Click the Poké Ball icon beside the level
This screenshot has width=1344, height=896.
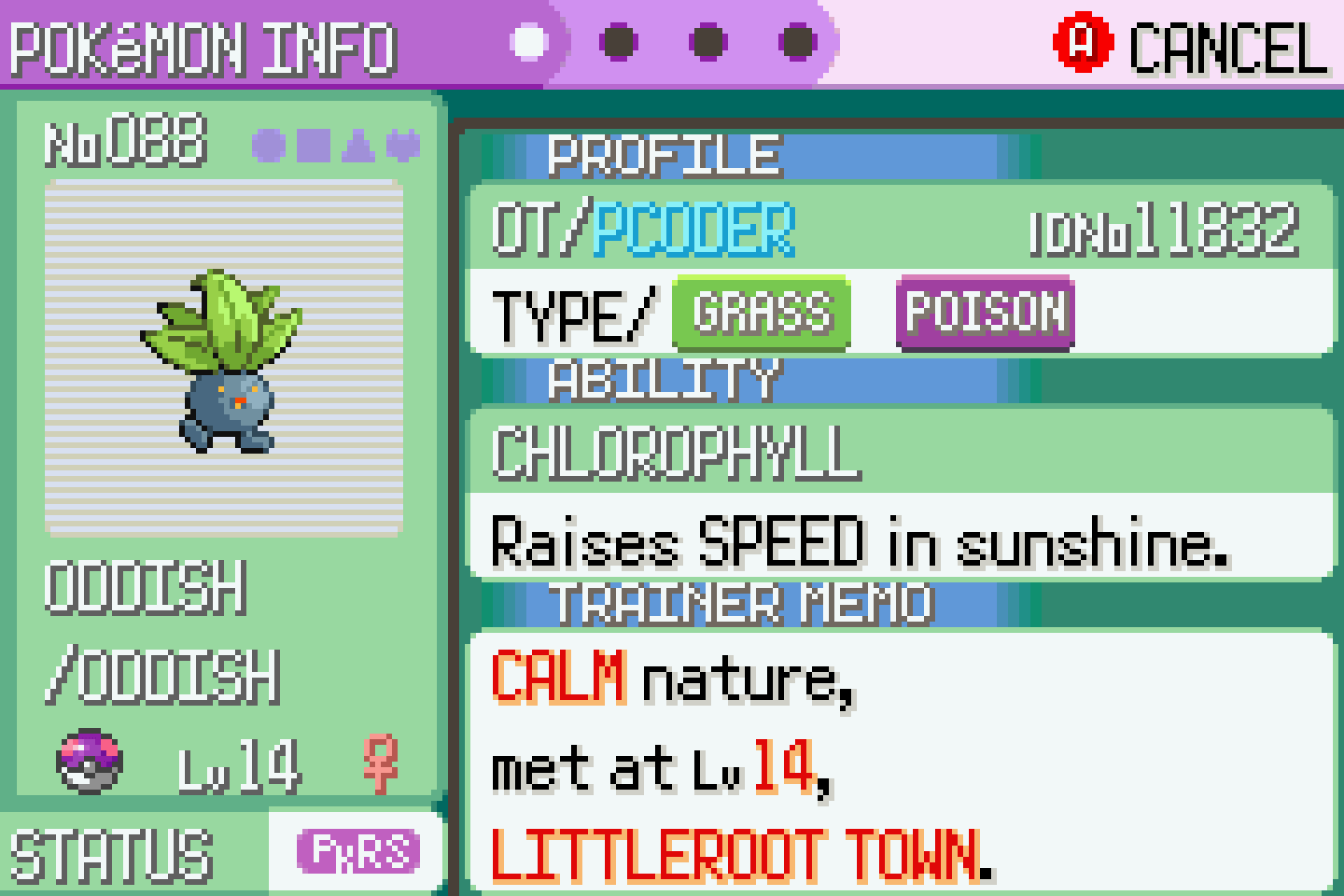[90, 761]
